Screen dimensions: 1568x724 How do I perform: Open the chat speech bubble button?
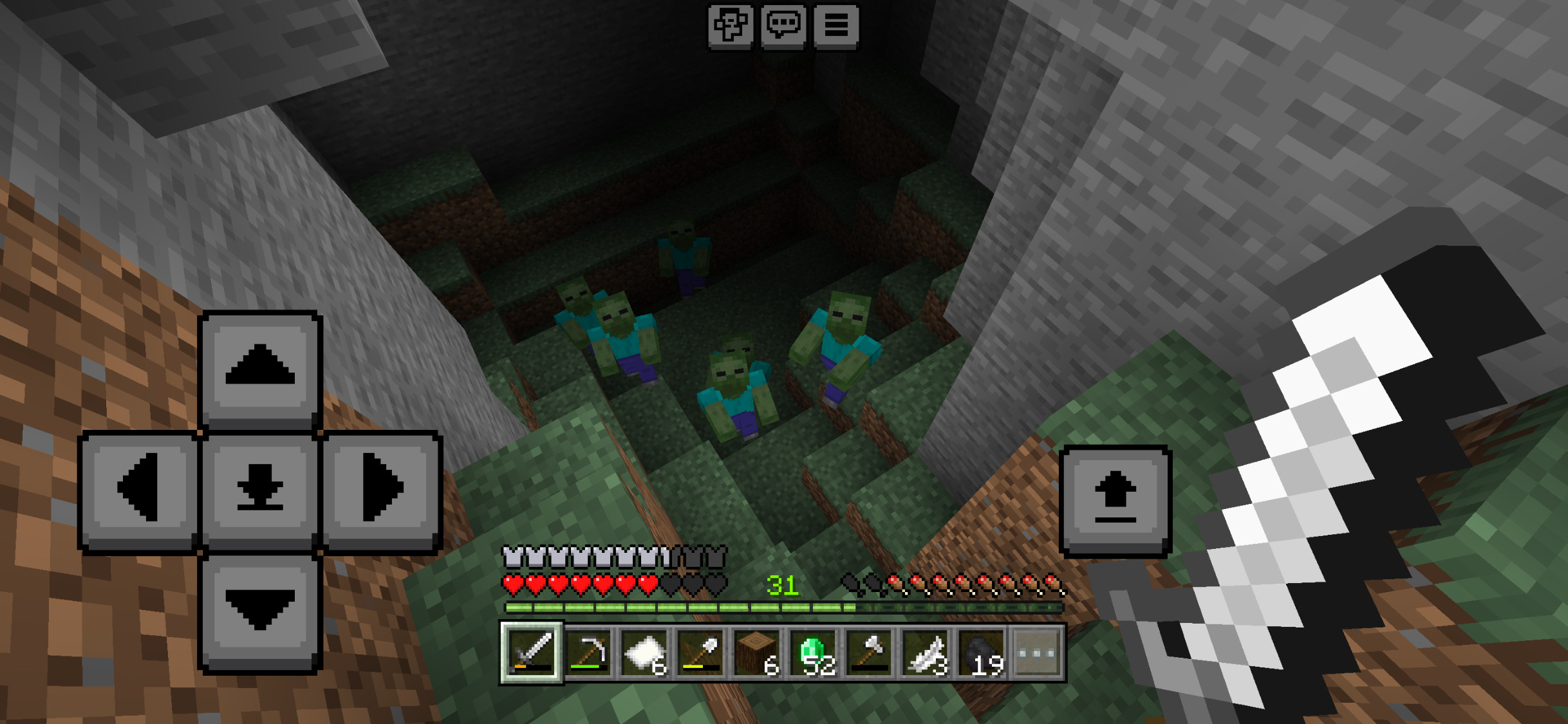(x=783, y=26)
